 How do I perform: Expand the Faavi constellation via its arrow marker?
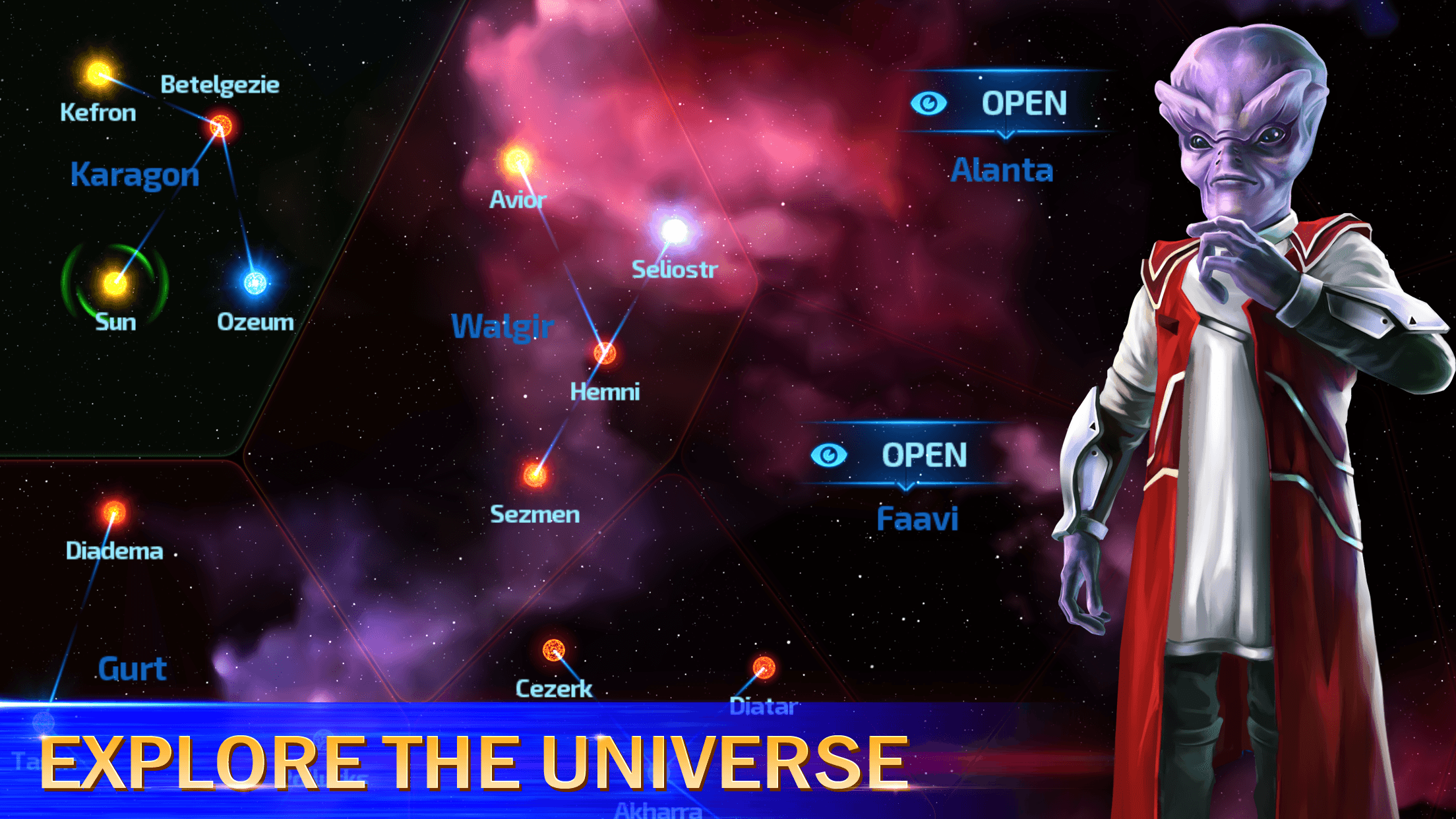tap(905, 486)
